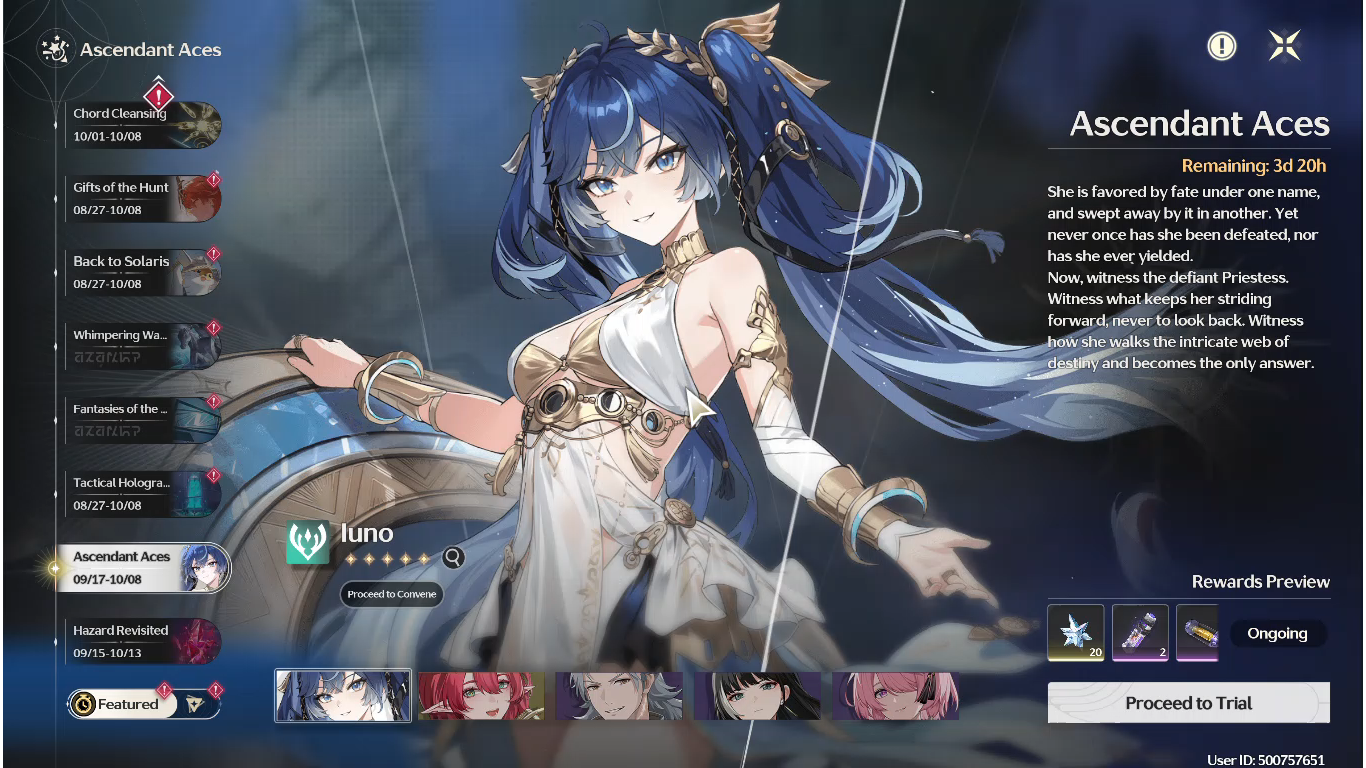Viewport: 1366px width, 768px height.
Task: Choose the Whimpering Wastes event entry
Action: pyautogui.click(x=140, y=346)
